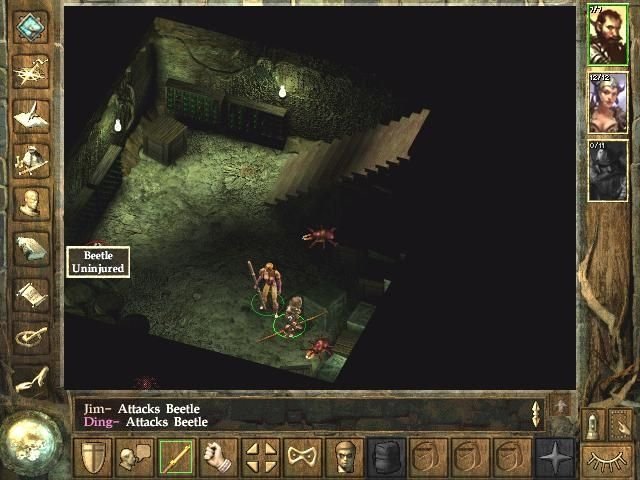This screenshot has width=640, height=480.
Task: Open the area map with compass icon
Action: pos(32,68)
